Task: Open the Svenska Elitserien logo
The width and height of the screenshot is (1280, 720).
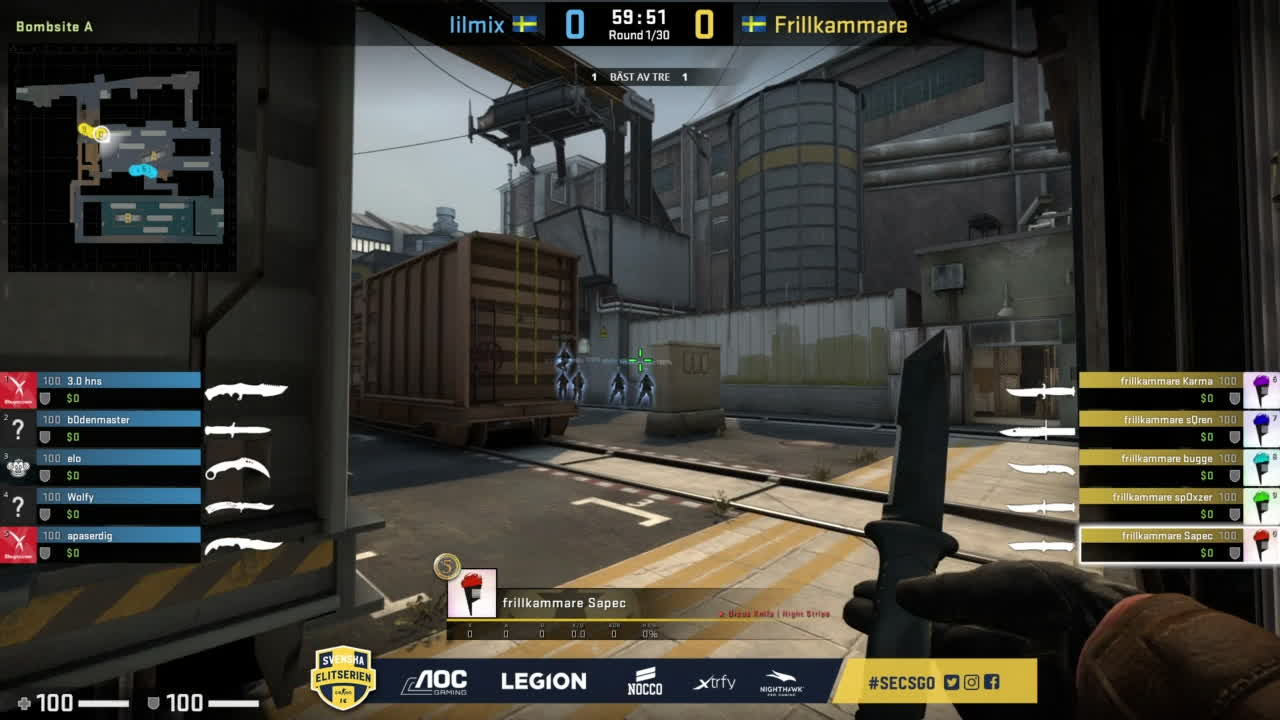Action: (x=343, y=677)
